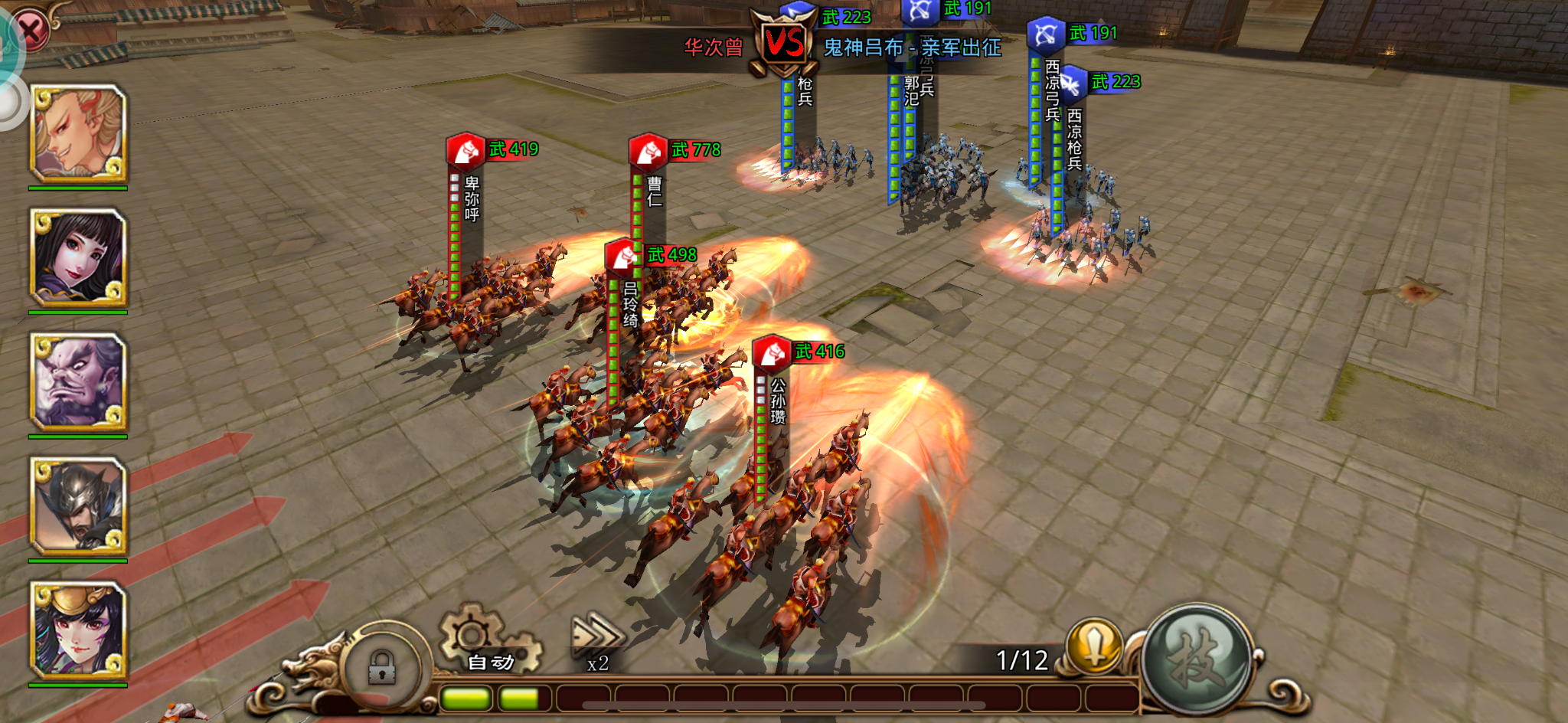Click the padlock button beside the dragon
This screenshot has height=723, width=1568.
(x=381, y=666)
